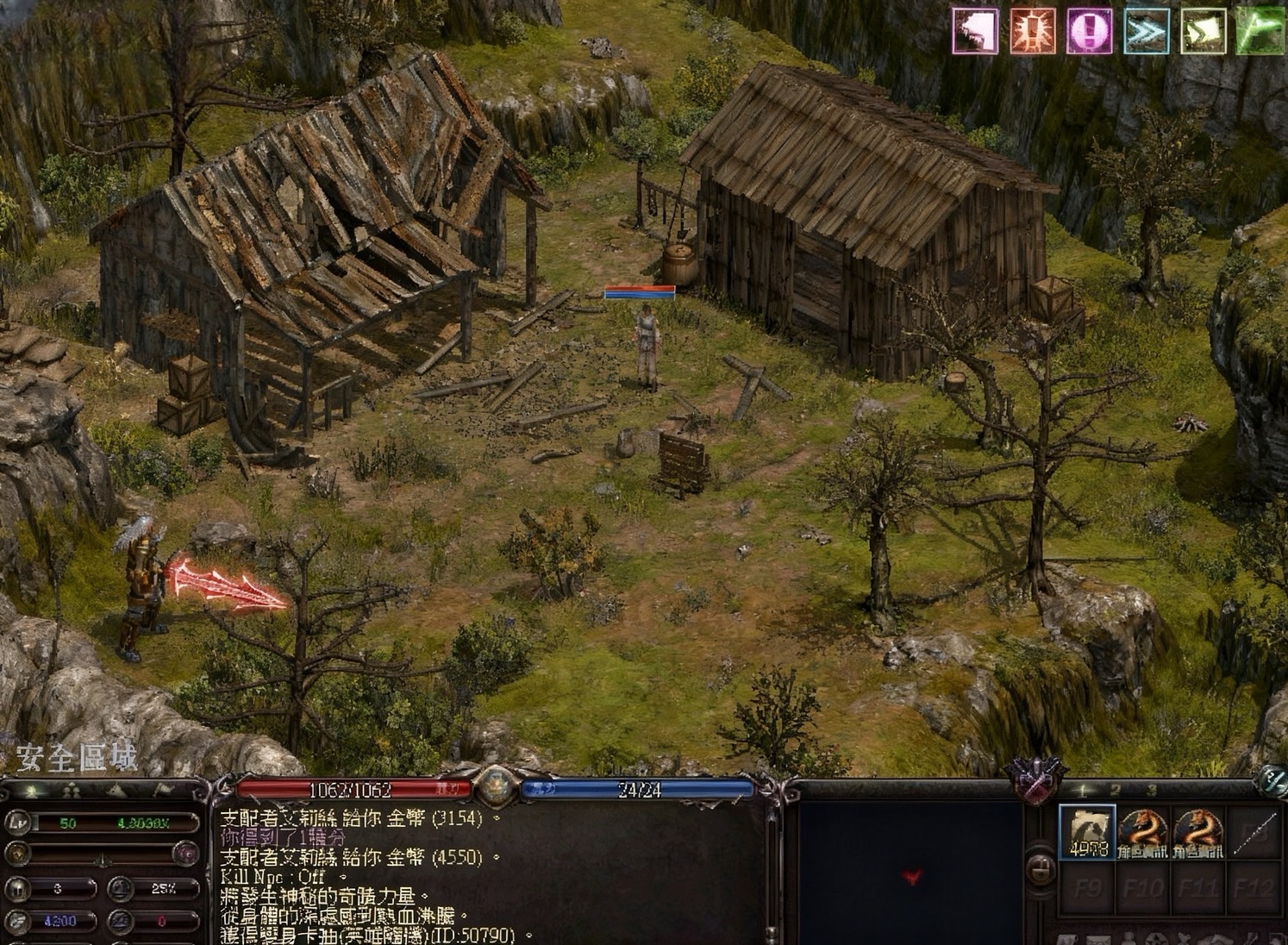Click the dark minimap panel

[910, 873]
